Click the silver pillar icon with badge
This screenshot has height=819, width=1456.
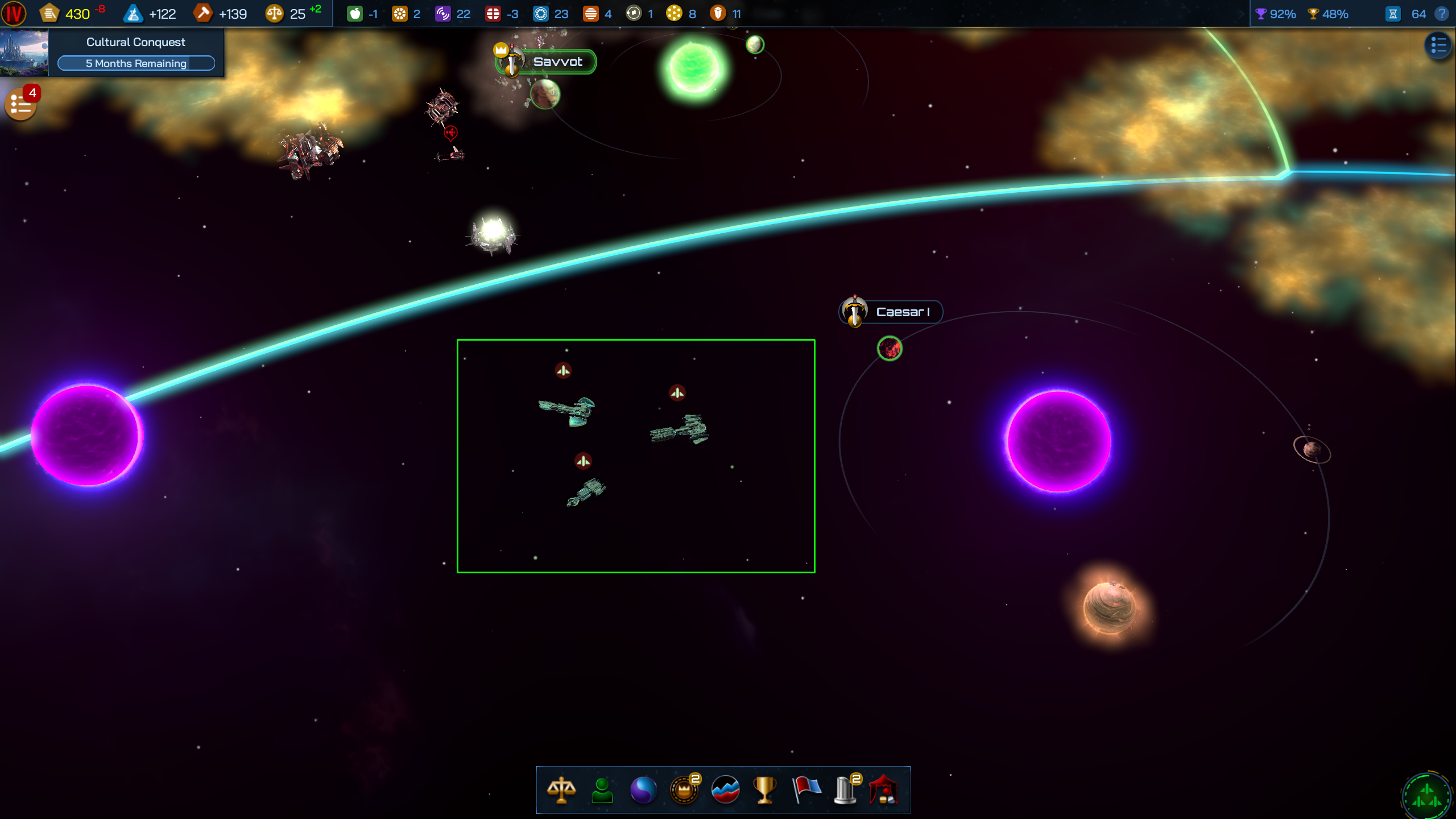coord(846,790)
